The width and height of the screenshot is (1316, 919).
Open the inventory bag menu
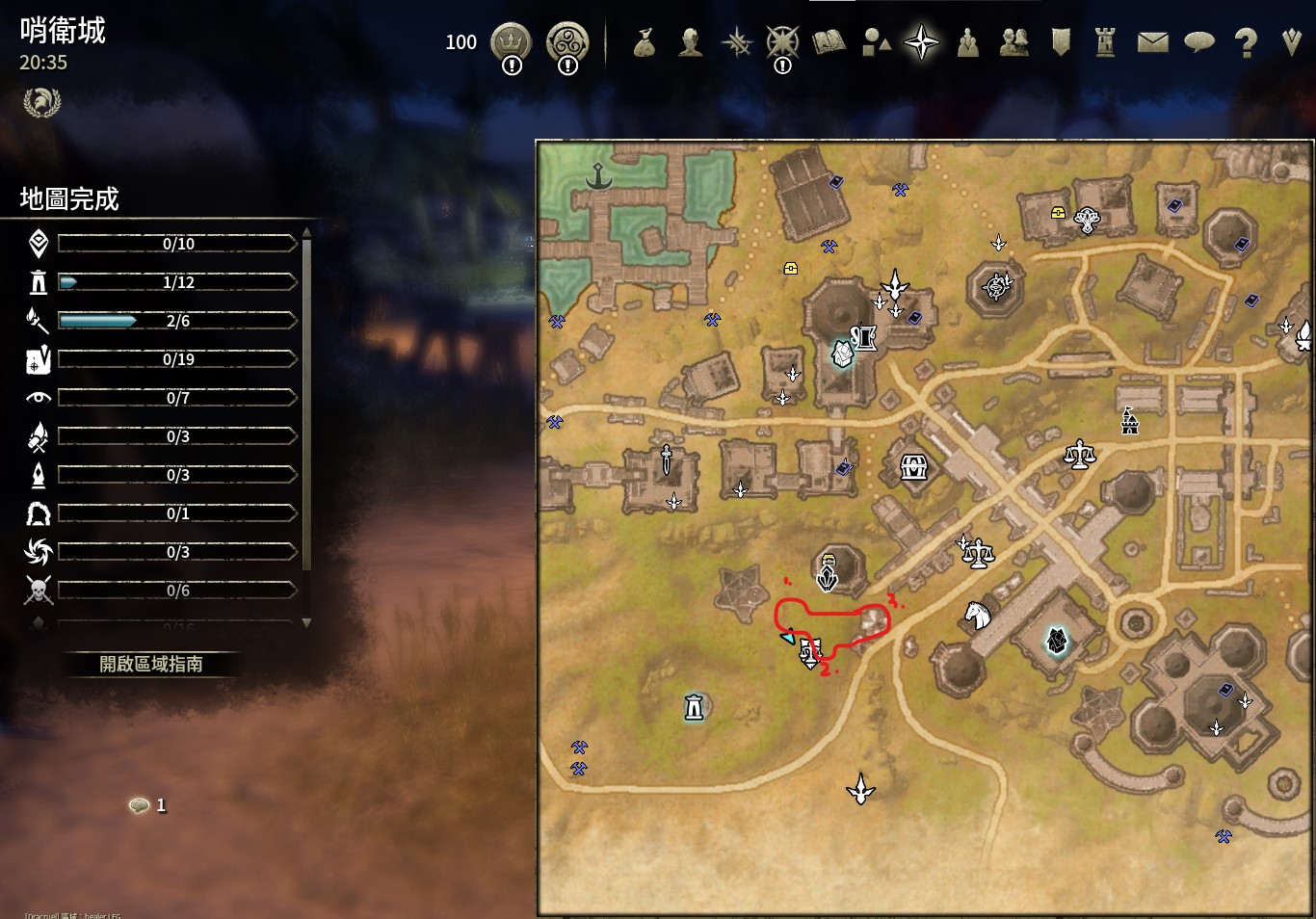pos(644,42)
